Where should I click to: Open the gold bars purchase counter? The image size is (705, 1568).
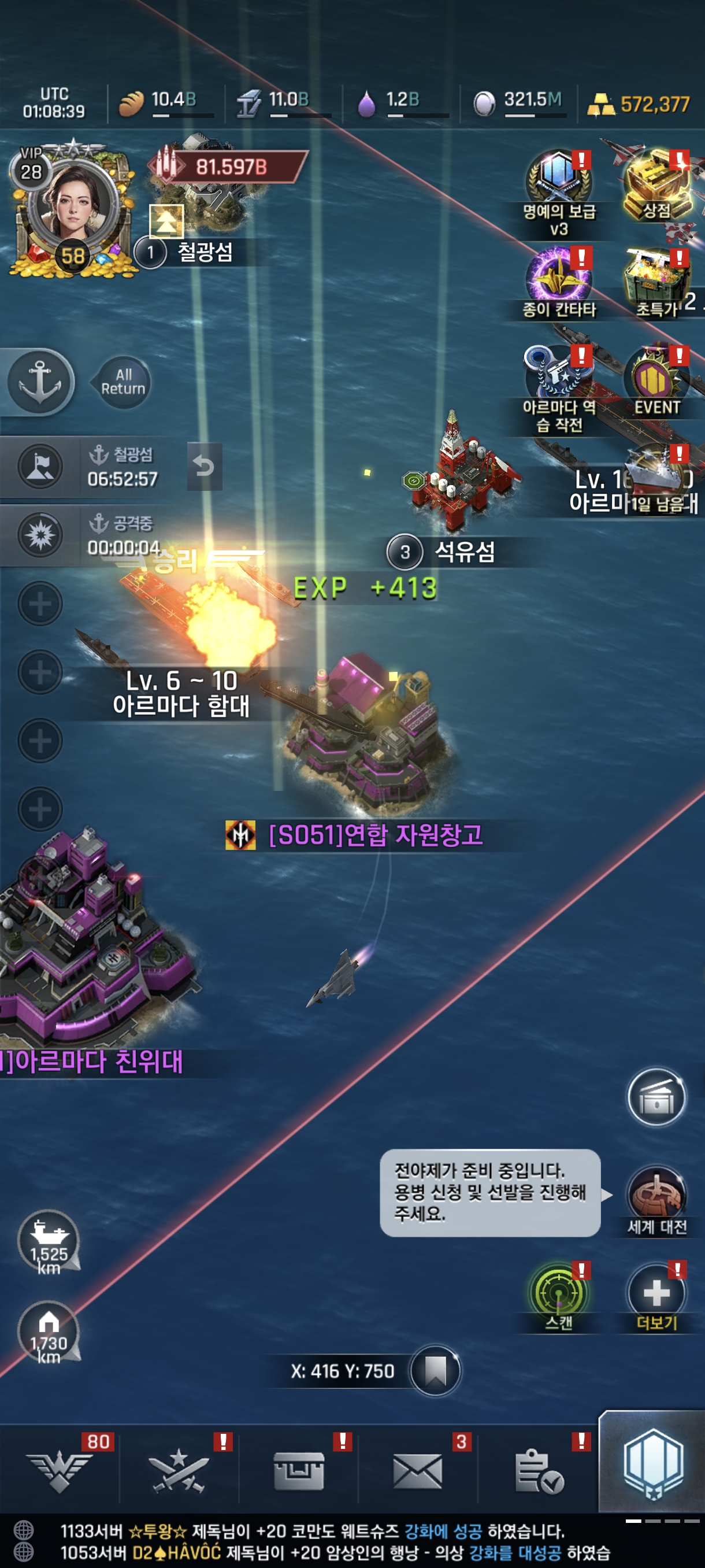(639, 105)
